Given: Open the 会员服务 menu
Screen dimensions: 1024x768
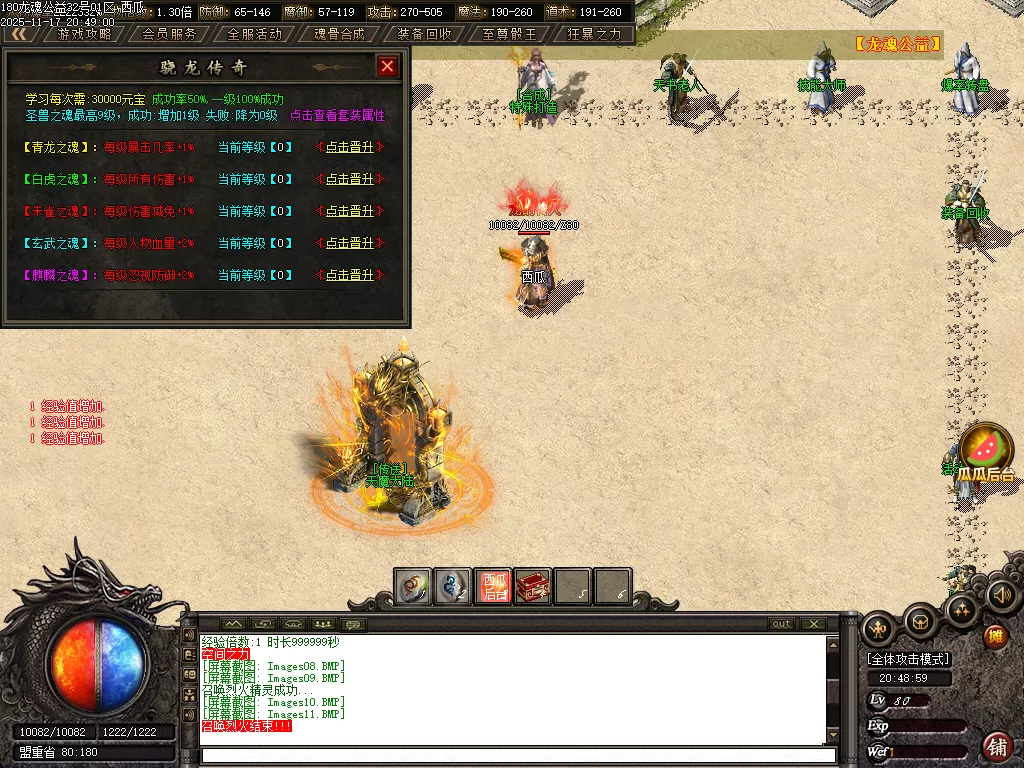Looking at the screenshot, I should point(169,33).
